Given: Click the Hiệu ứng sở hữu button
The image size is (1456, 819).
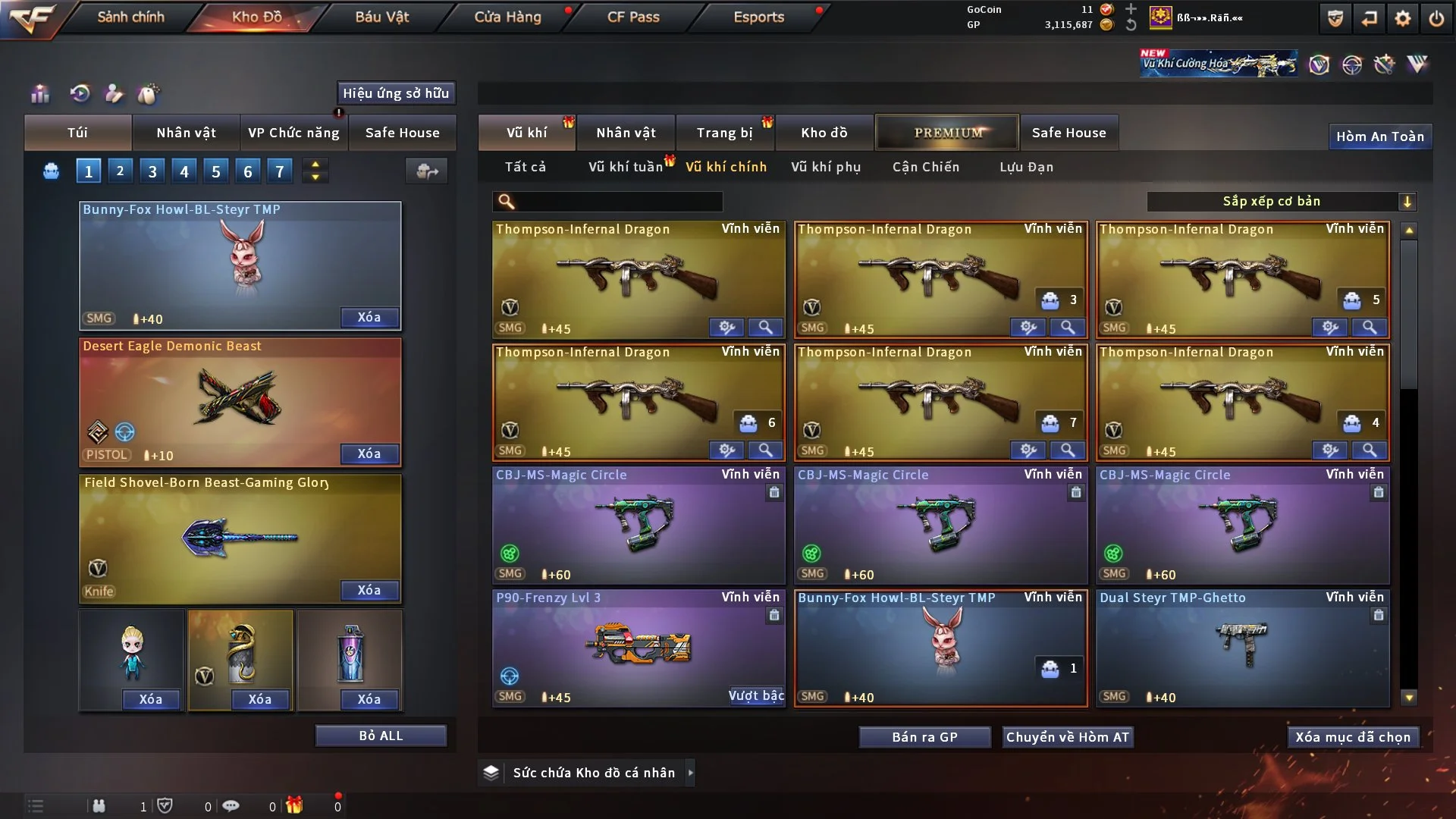Looking at the screenshot, I should tap(396, 93).
